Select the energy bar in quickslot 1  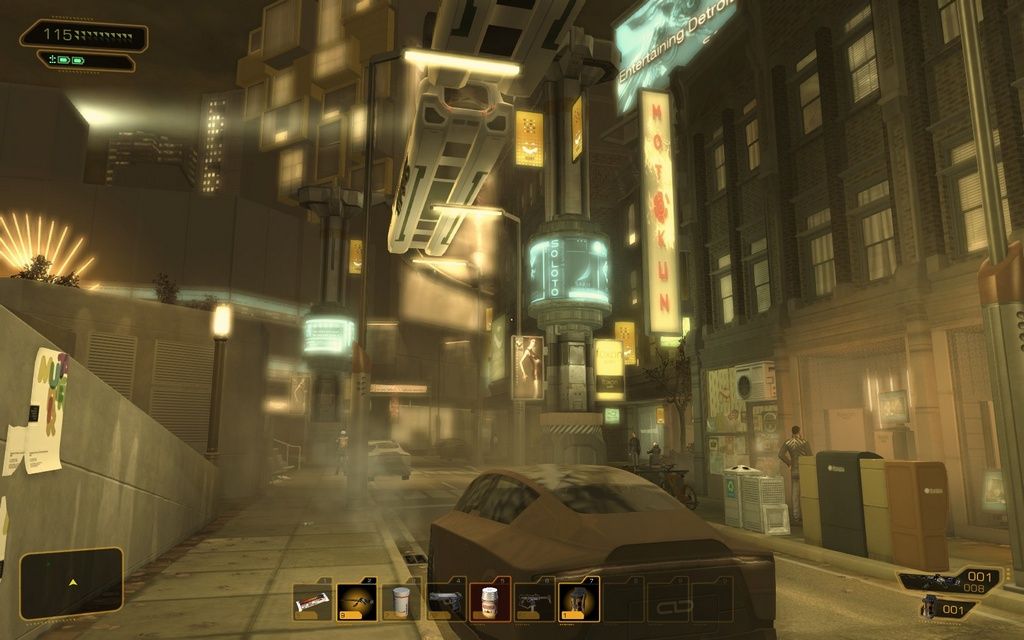pos(312,602)
